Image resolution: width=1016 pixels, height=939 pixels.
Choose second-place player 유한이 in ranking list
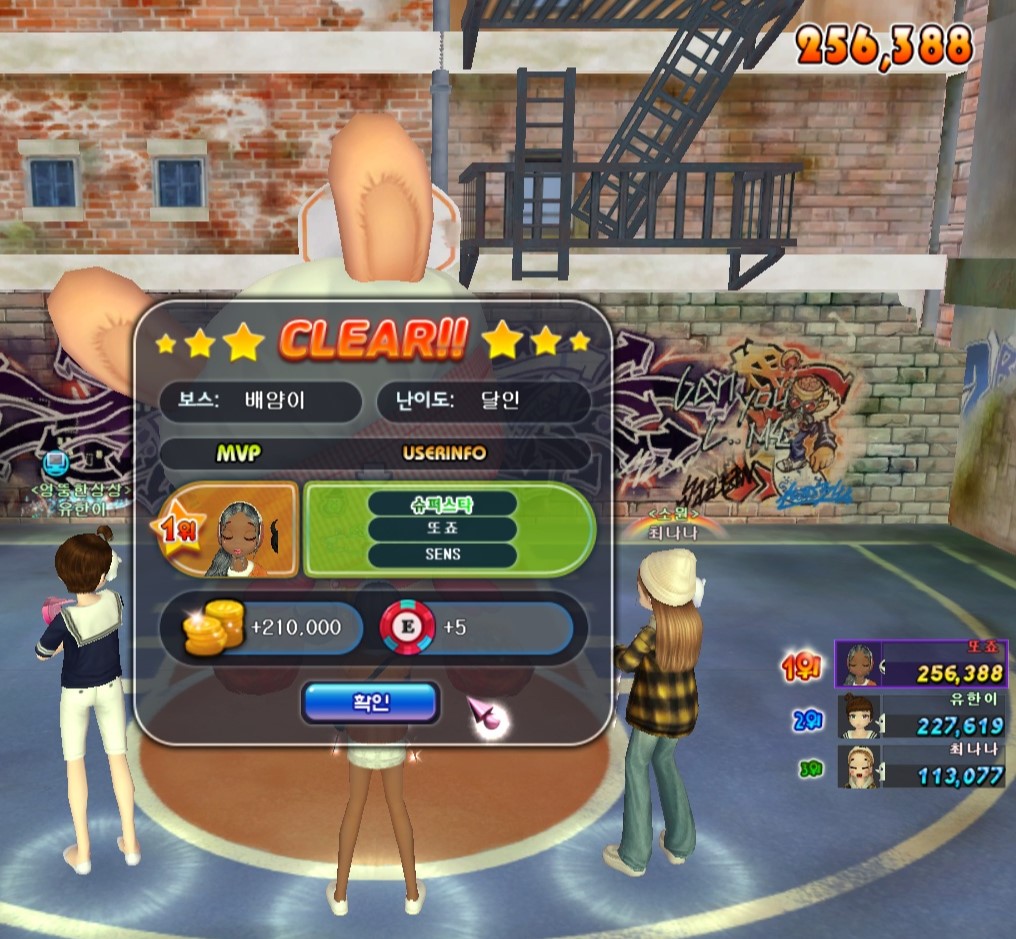click(x=921, y=716)
